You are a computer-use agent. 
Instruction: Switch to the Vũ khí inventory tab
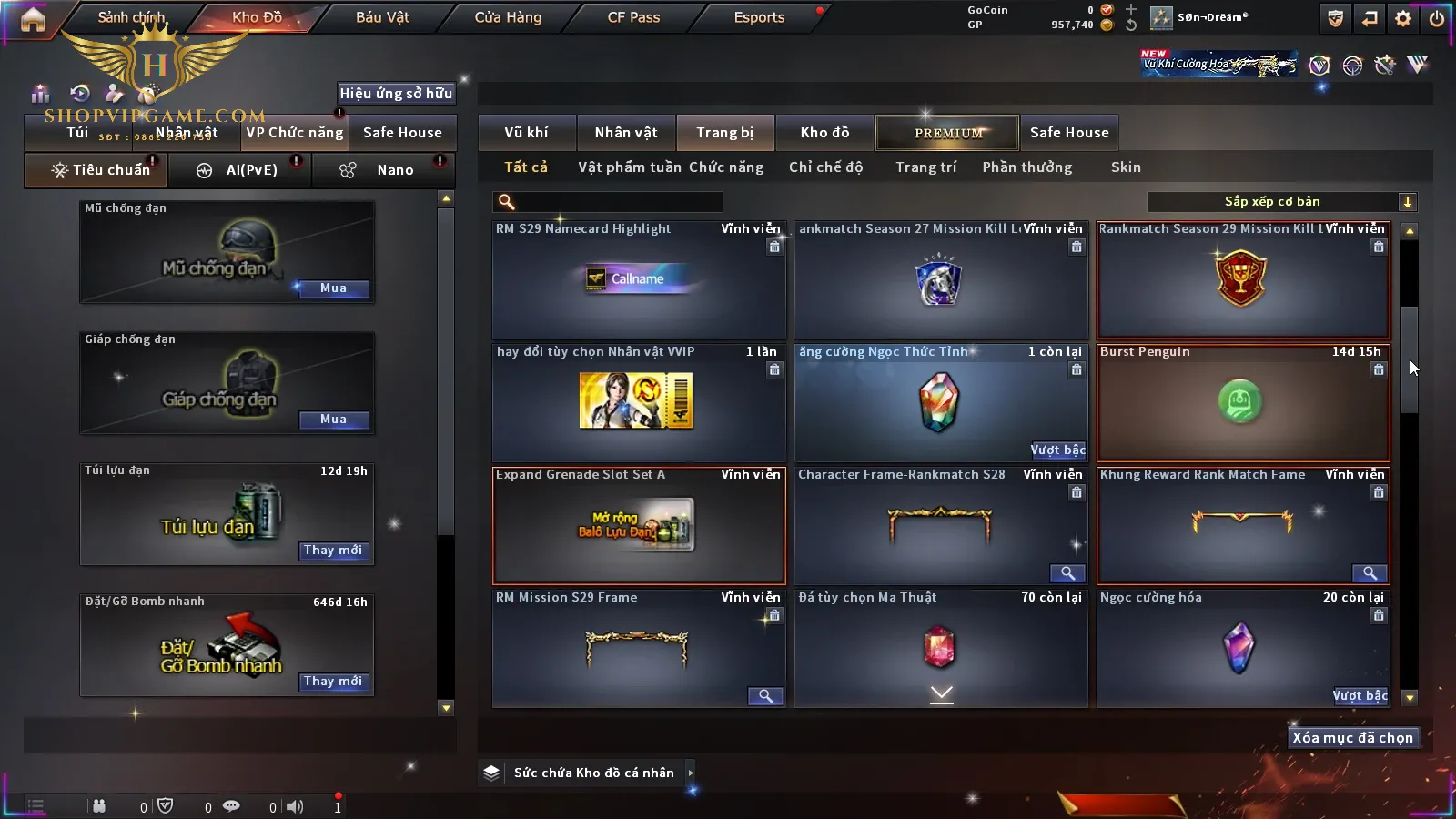pos(526,133)
